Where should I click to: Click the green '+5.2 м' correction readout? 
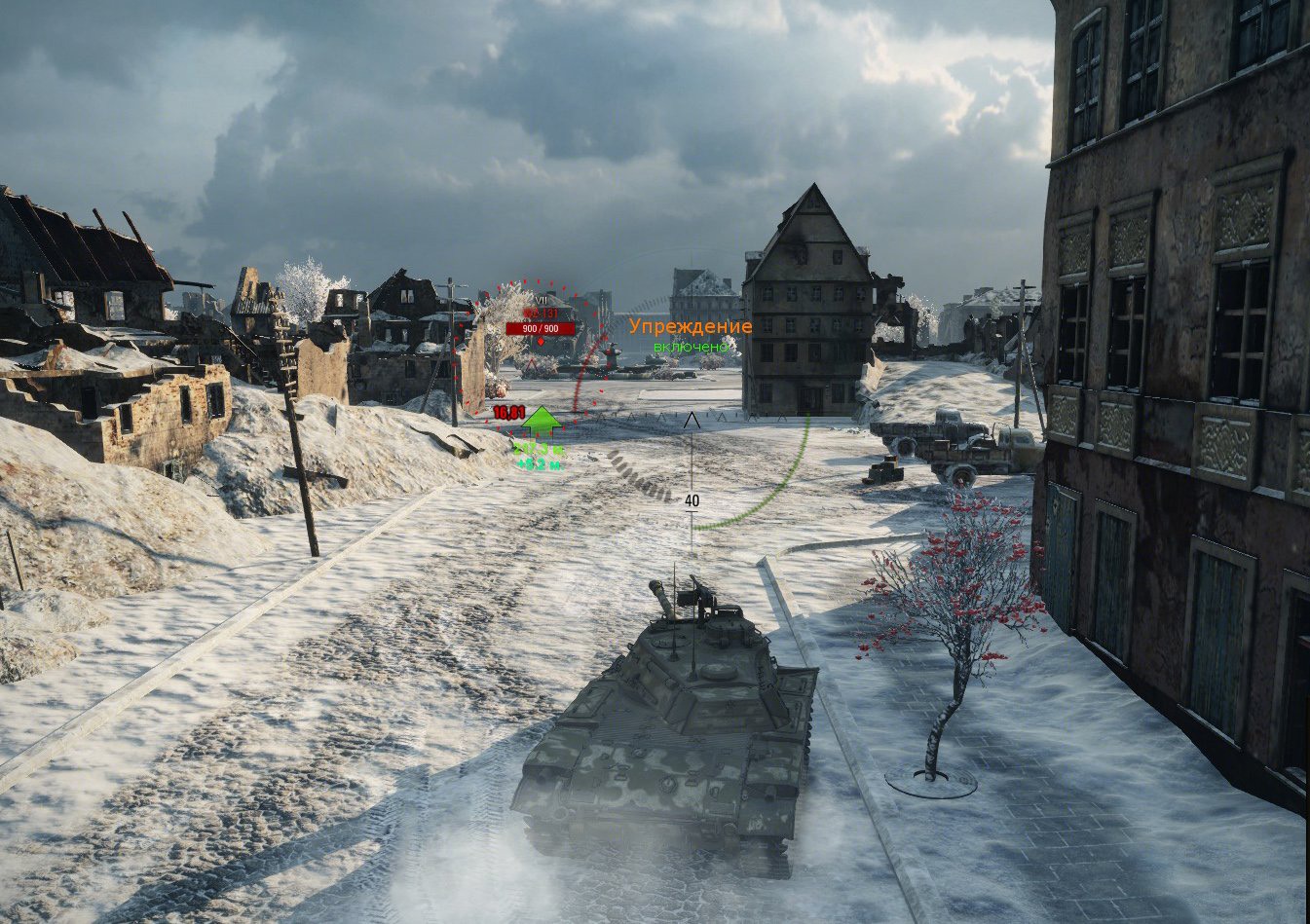[x=540, y=465]
